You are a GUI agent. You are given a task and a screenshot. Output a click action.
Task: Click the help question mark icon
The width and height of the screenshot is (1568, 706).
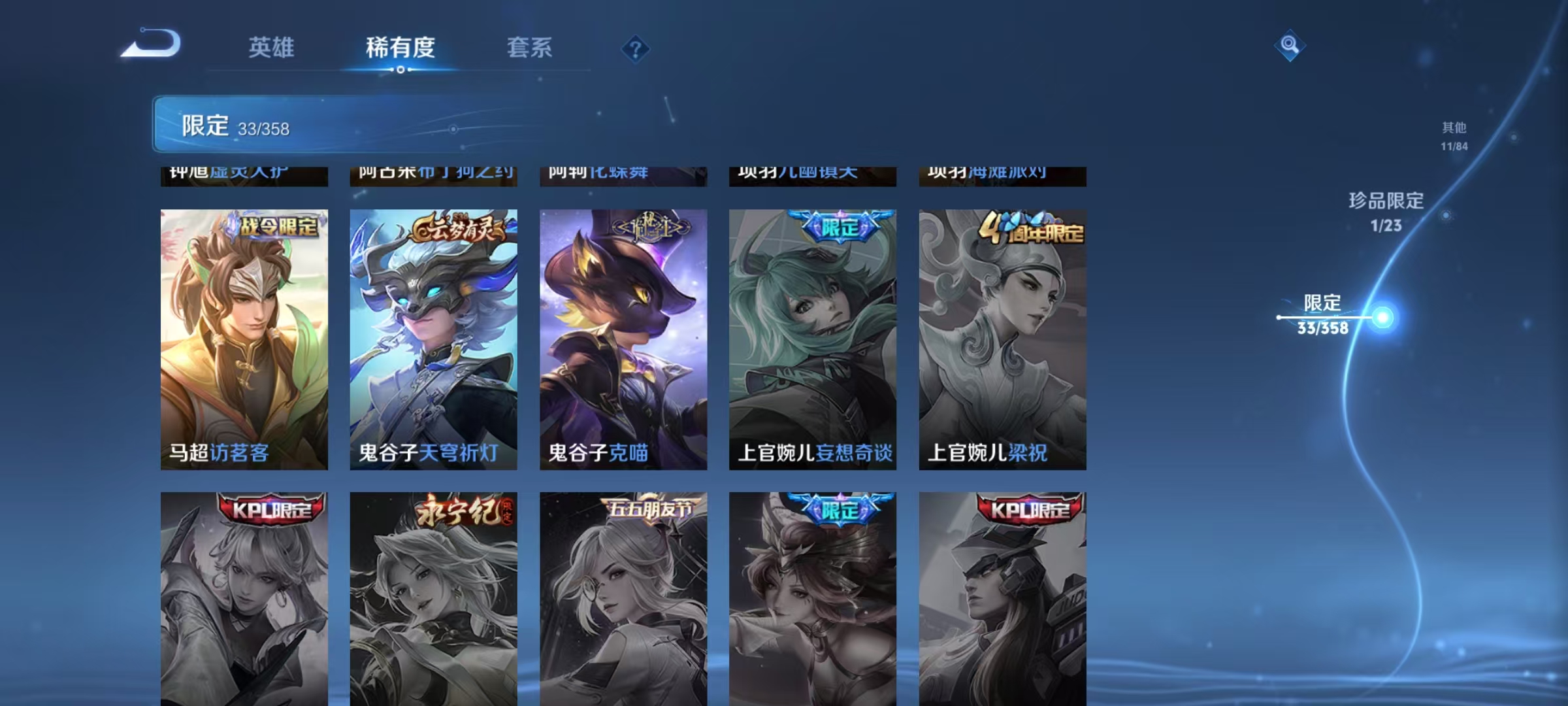(636, 49)
